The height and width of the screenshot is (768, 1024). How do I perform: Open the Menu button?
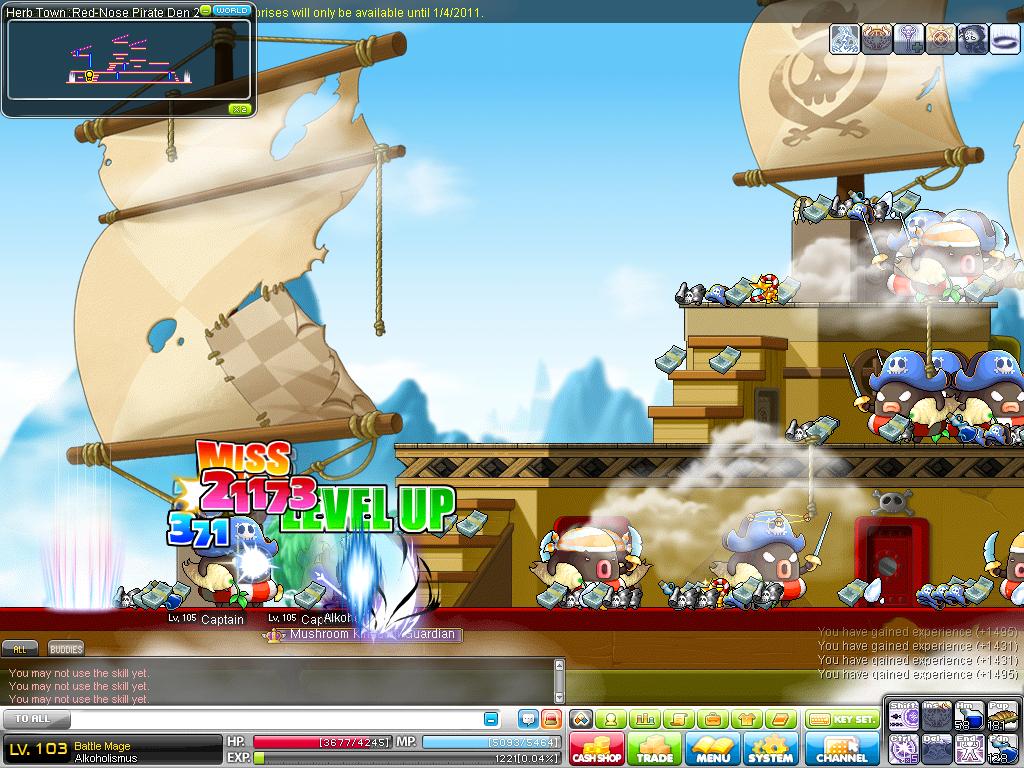tap(713, 749)
